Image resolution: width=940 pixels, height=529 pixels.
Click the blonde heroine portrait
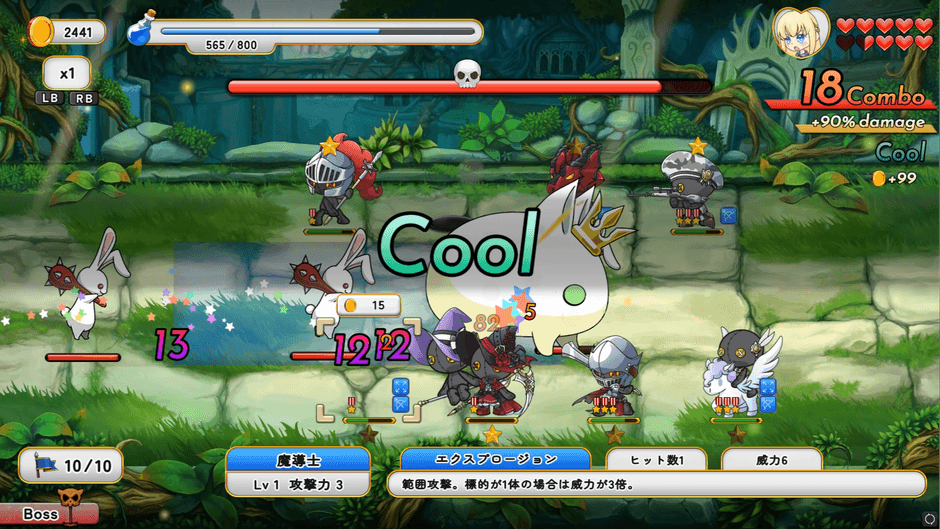coord(801,31)
